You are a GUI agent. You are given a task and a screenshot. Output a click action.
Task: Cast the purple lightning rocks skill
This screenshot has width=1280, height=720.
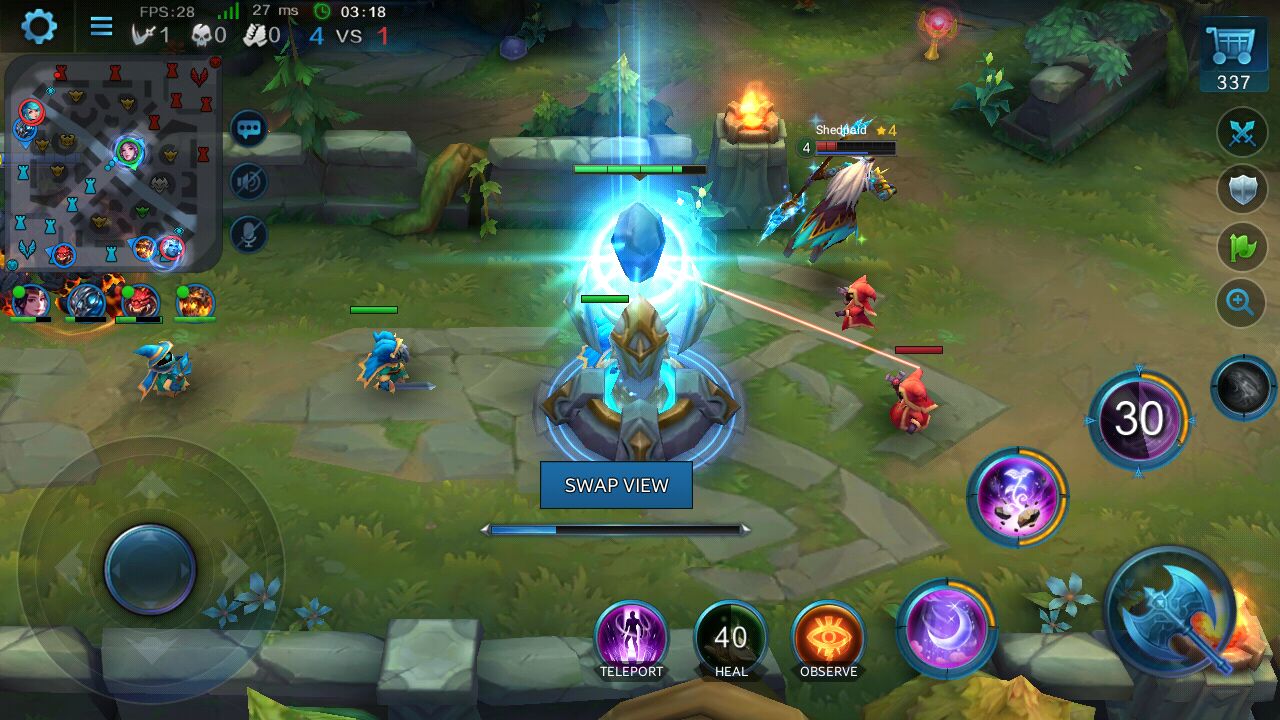click(1016, 497)
